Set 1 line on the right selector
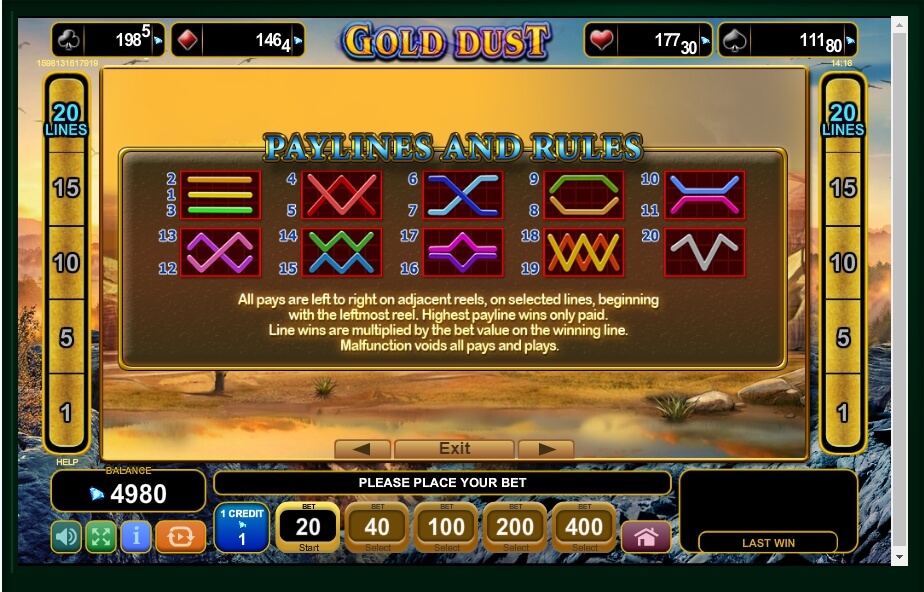Image resolution: width=924 pixels, height=592 pixels. (843, 412)
